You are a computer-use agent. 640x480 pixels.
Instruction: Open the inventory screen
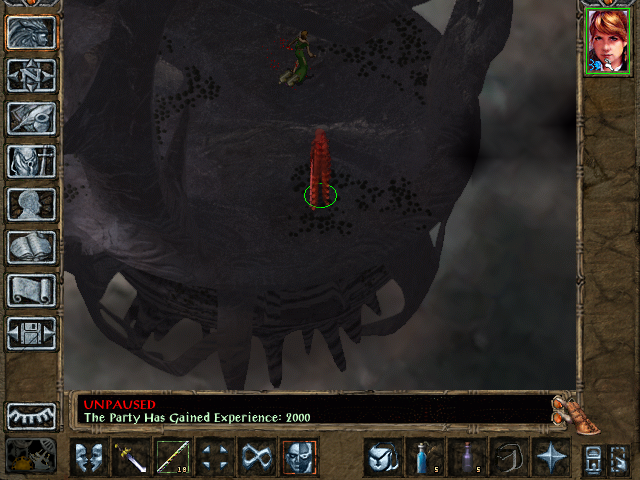(31, 161)
